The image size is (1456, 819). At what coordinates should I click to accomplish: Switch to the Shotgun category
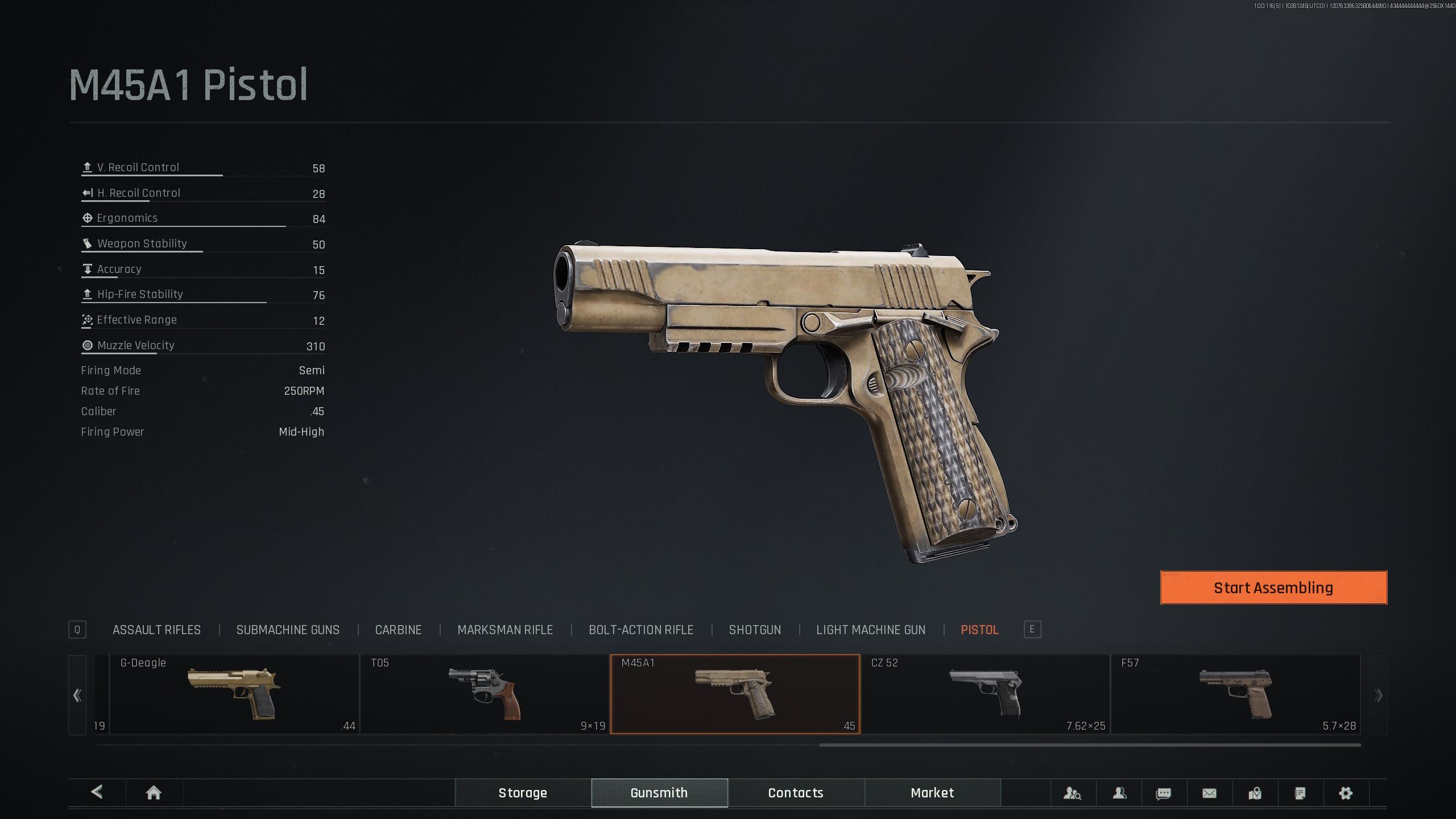(x=755, y=630)
